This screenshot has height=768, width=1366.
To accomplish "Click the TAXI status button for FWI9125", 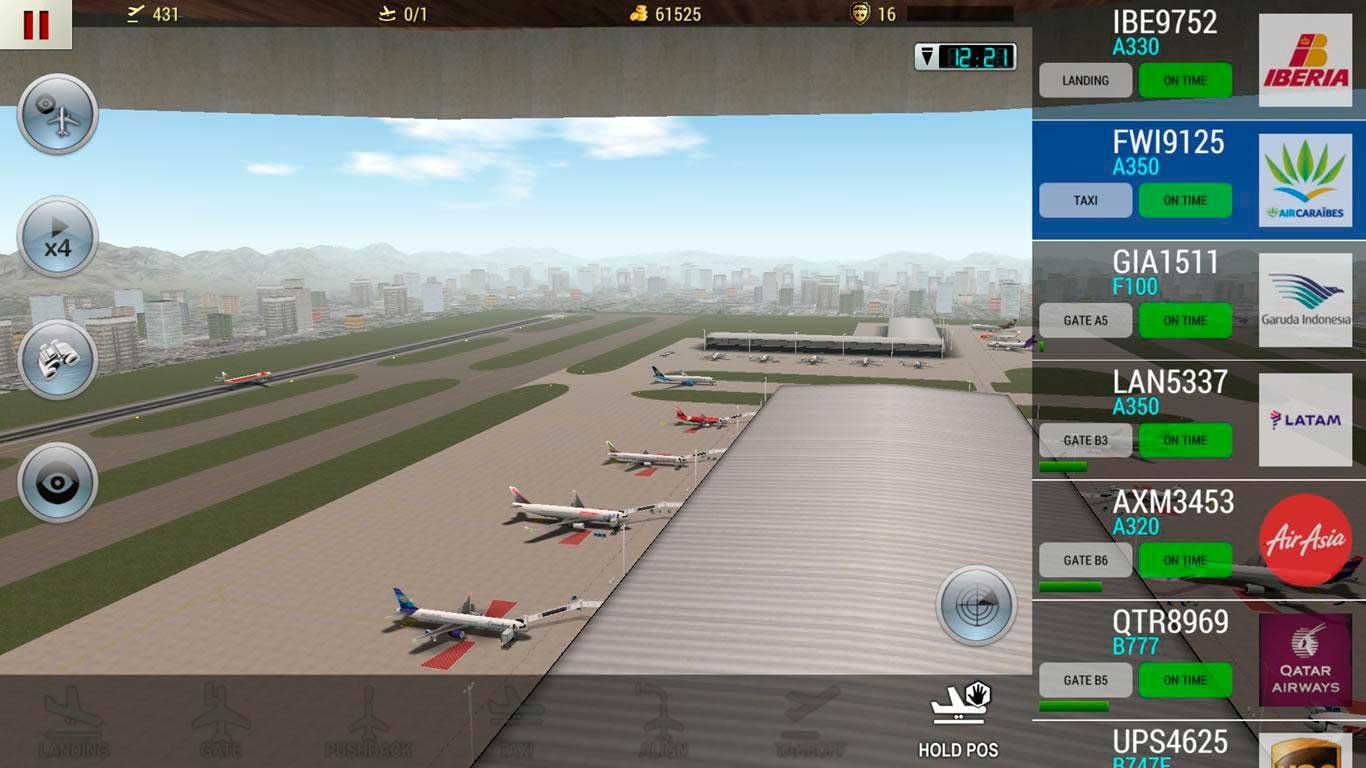I will (1085, 200).
